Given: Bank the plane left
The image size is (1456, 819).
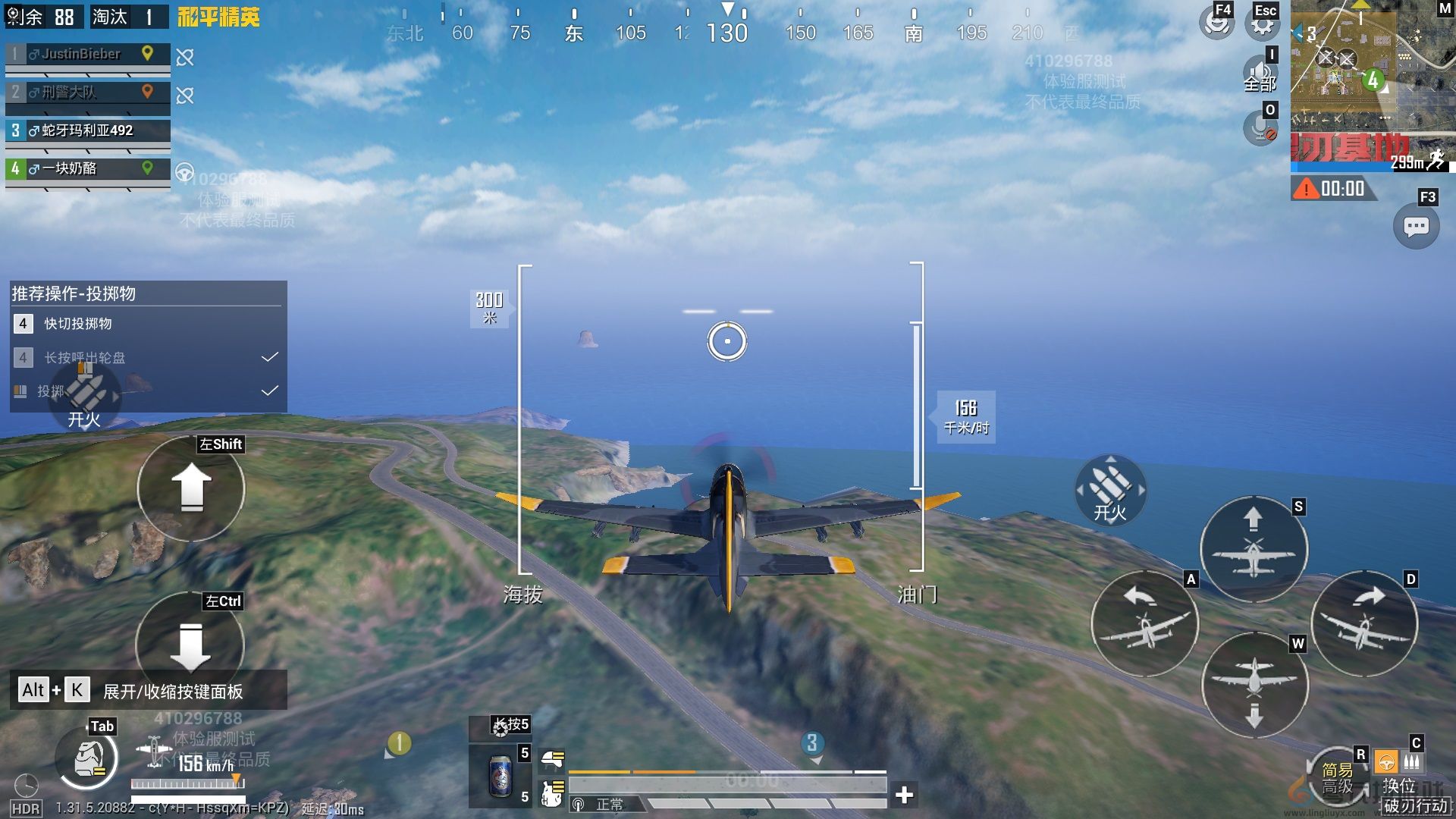Looking at the screenshot, I should coord(1144,623).
